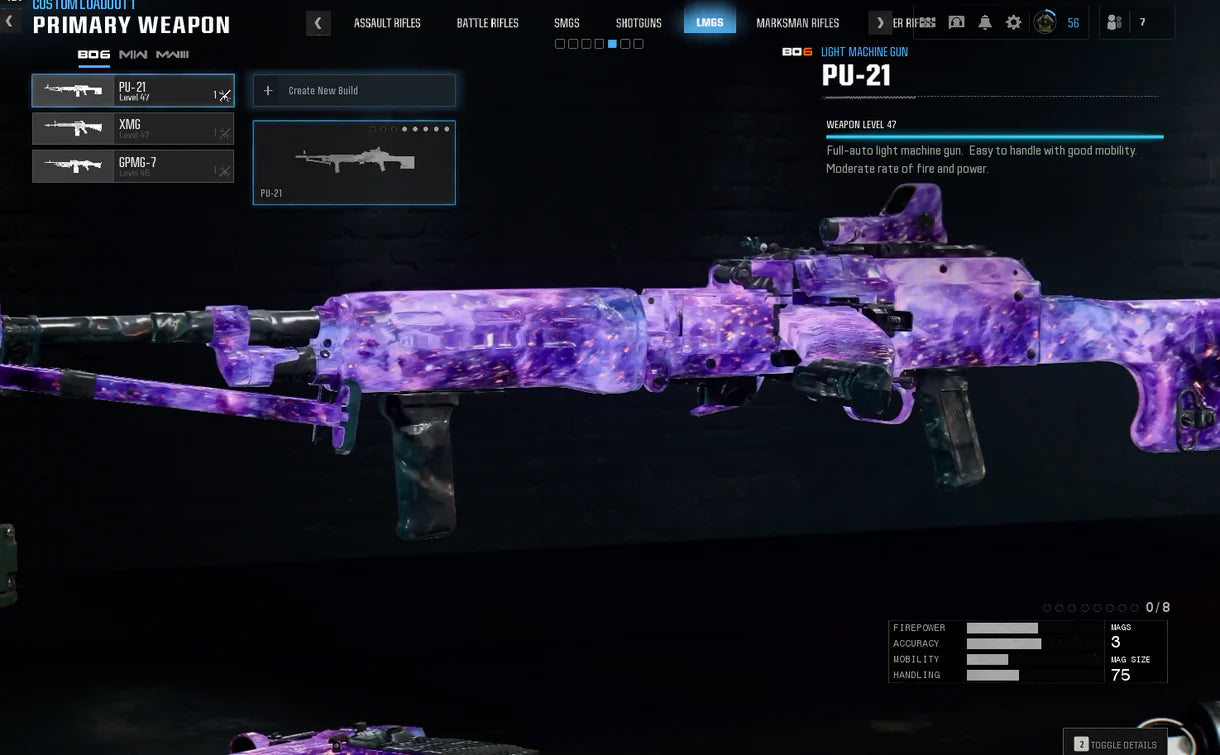Pick the GPMG-7 from the weapon list
This screenshot has height=755, width=1220.
132,166
